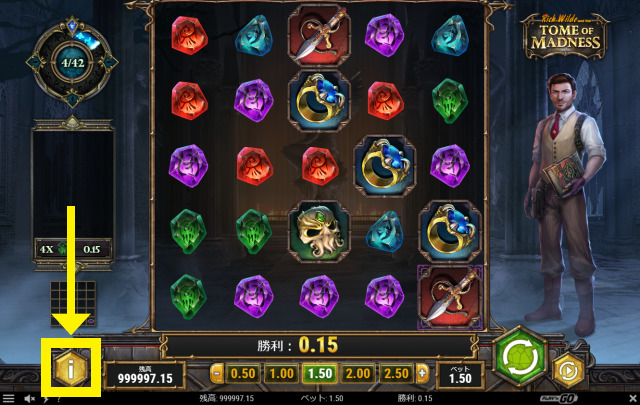Viewport: 640px width, 405px height.
Task: Select the 0.50 bet value
Action: click(x=243, y=373)
